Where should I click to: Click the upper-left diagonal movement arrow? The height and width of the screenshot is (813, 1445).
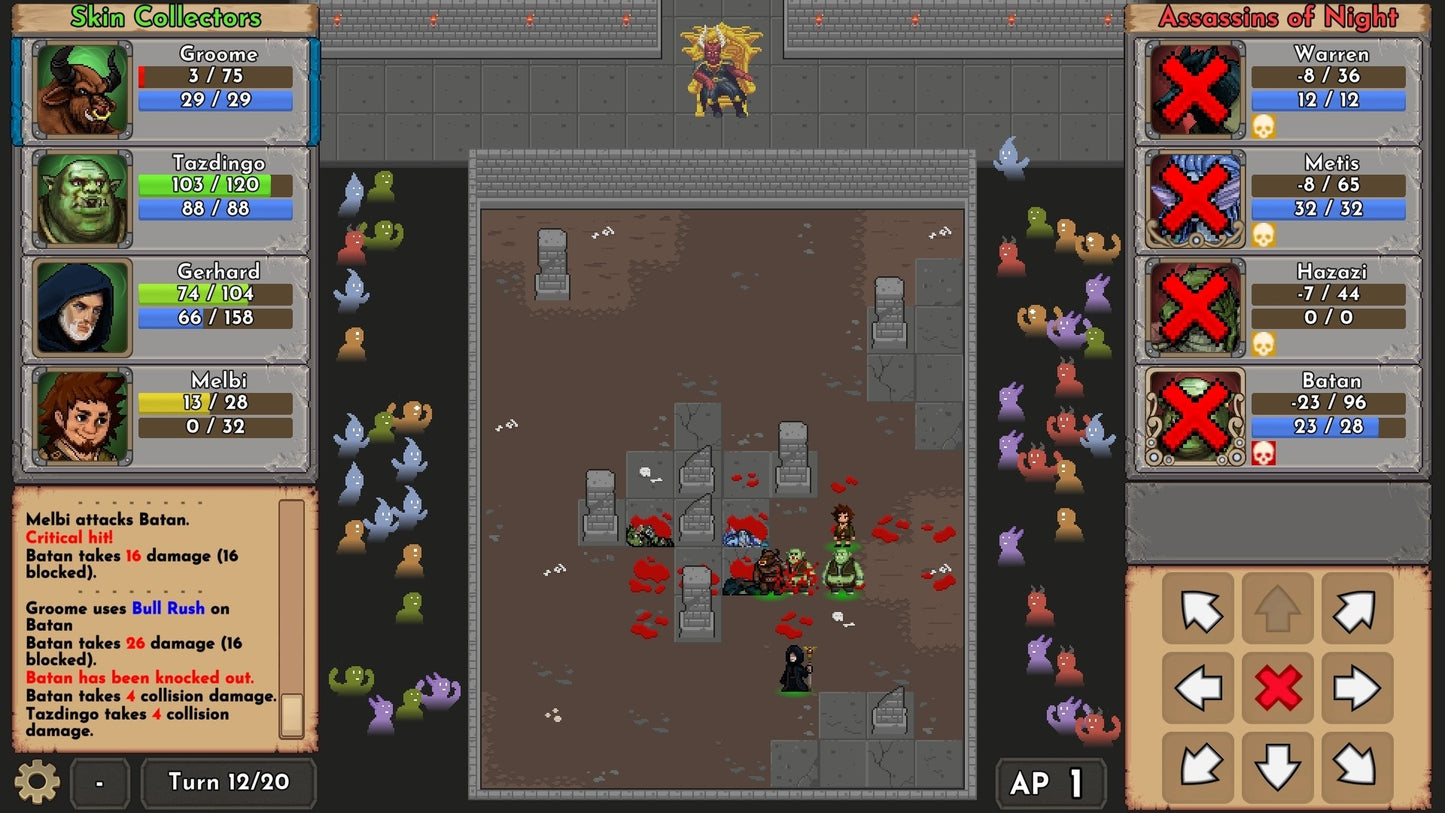(1197, 608)
